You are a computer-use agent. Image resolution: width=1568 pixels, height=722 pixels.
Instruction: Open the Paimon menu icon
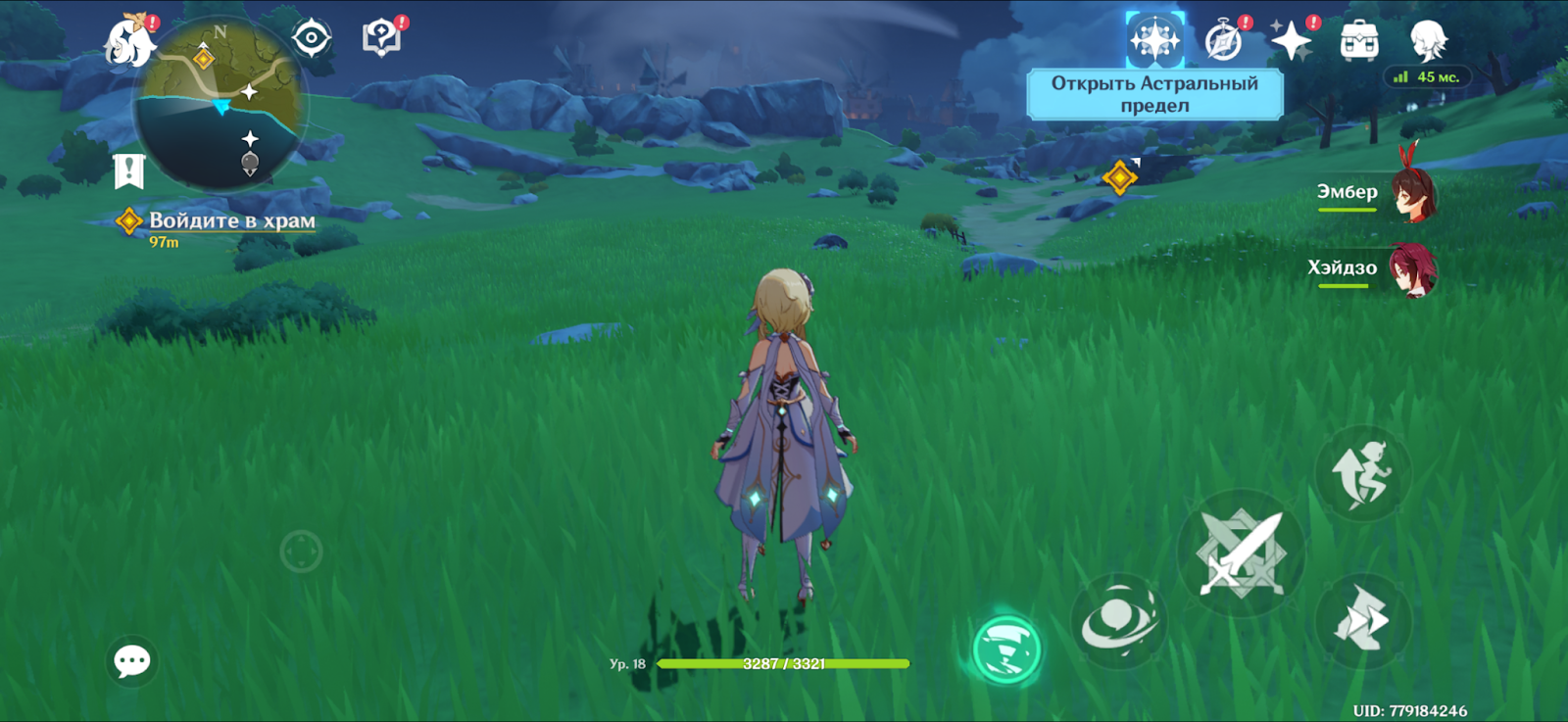(129, 41)
